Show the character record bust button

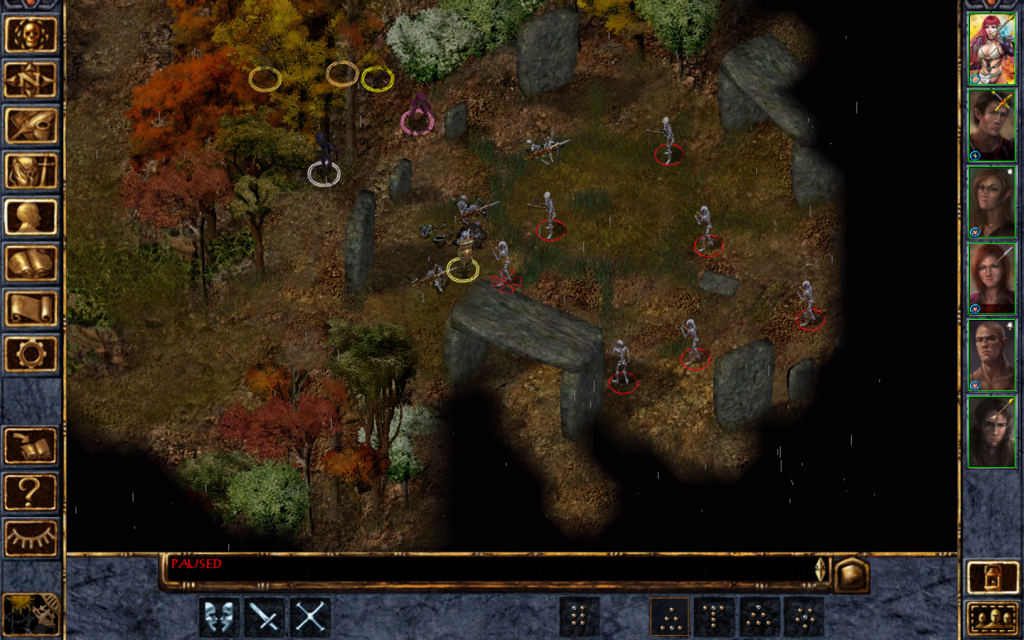31,217
